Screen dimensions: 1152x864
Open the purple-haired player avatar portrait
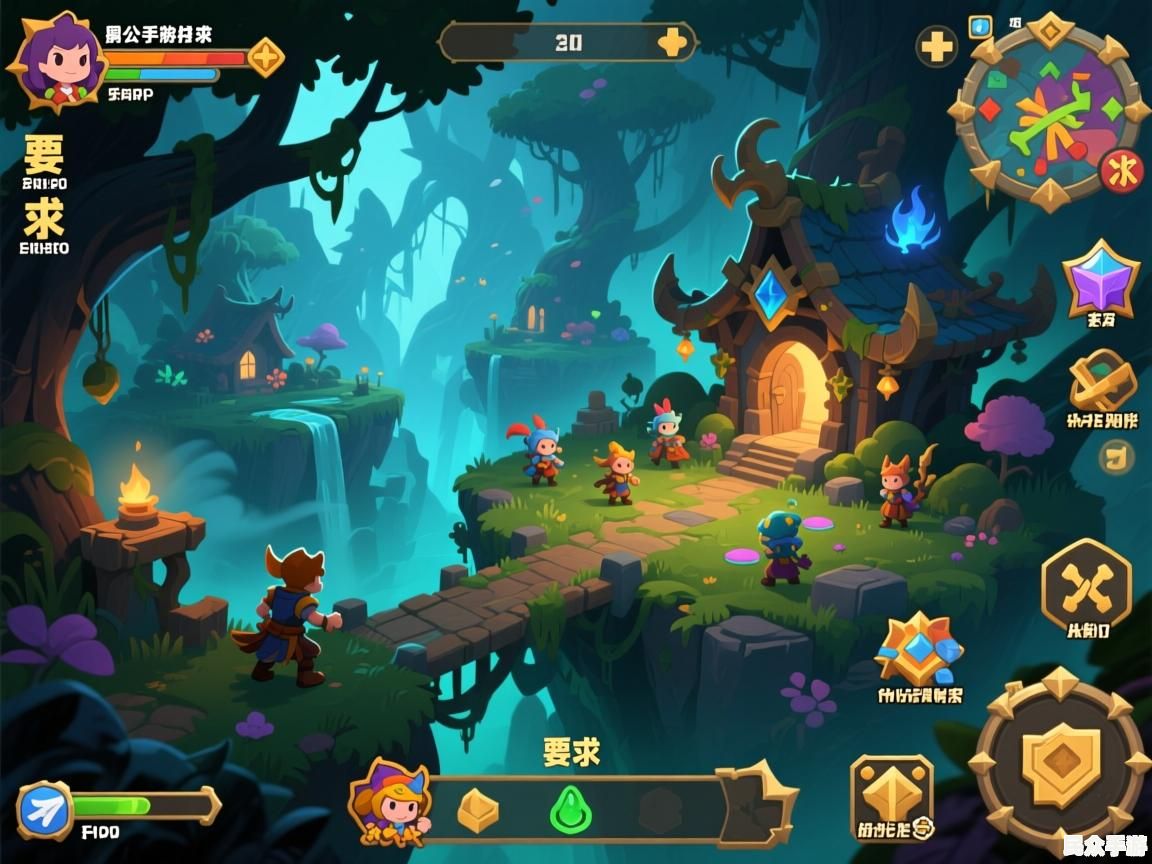pyautogui.click(x=50, y=60)
